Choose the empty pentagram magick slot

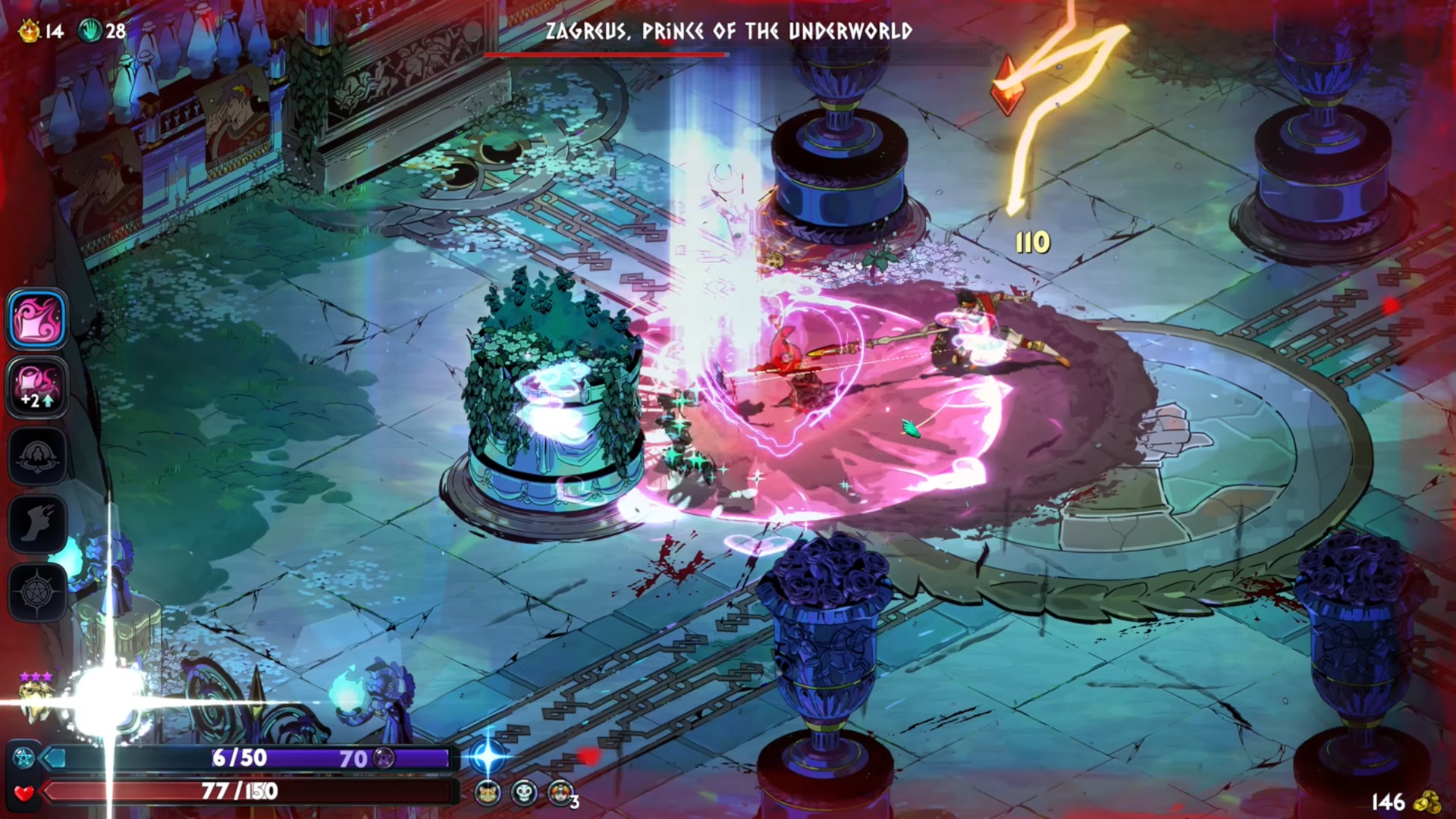coord(37,591)
